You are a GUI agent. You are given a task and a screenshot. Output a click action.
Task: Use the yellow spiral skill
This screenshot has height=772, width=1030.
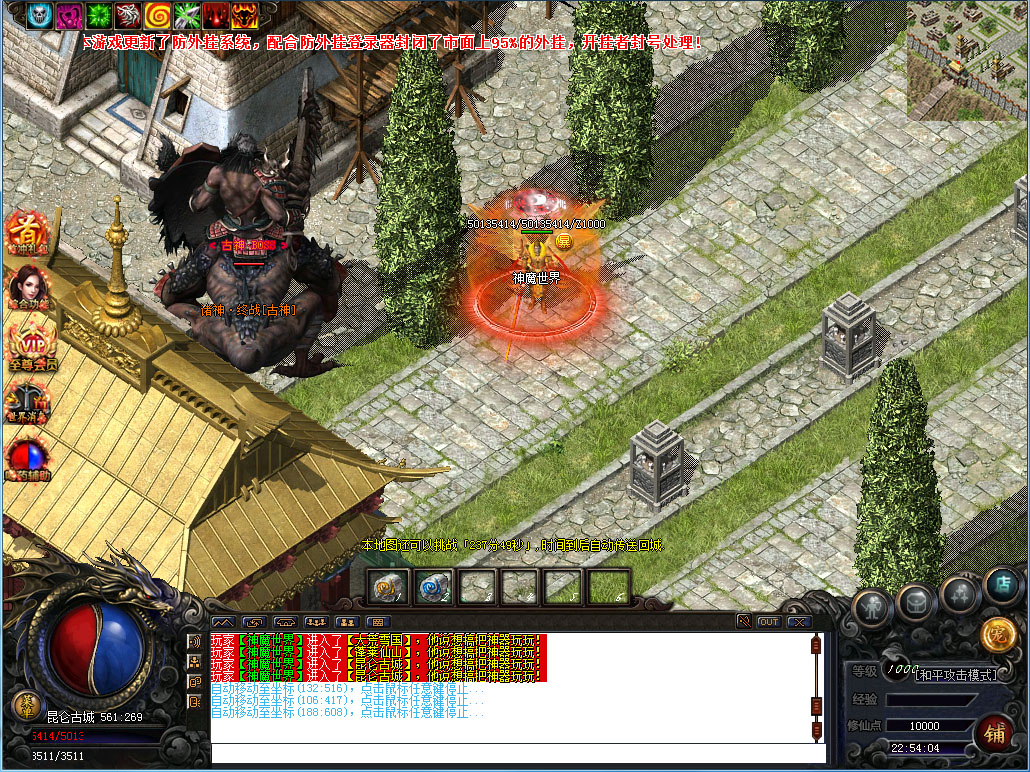point(157,15)
